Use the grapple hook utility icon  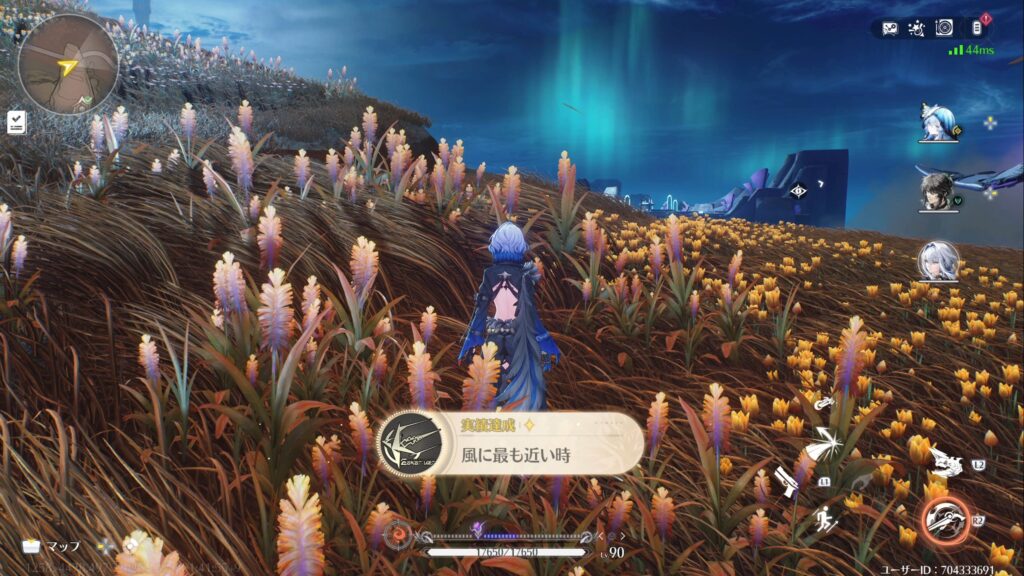coord(822,404)
